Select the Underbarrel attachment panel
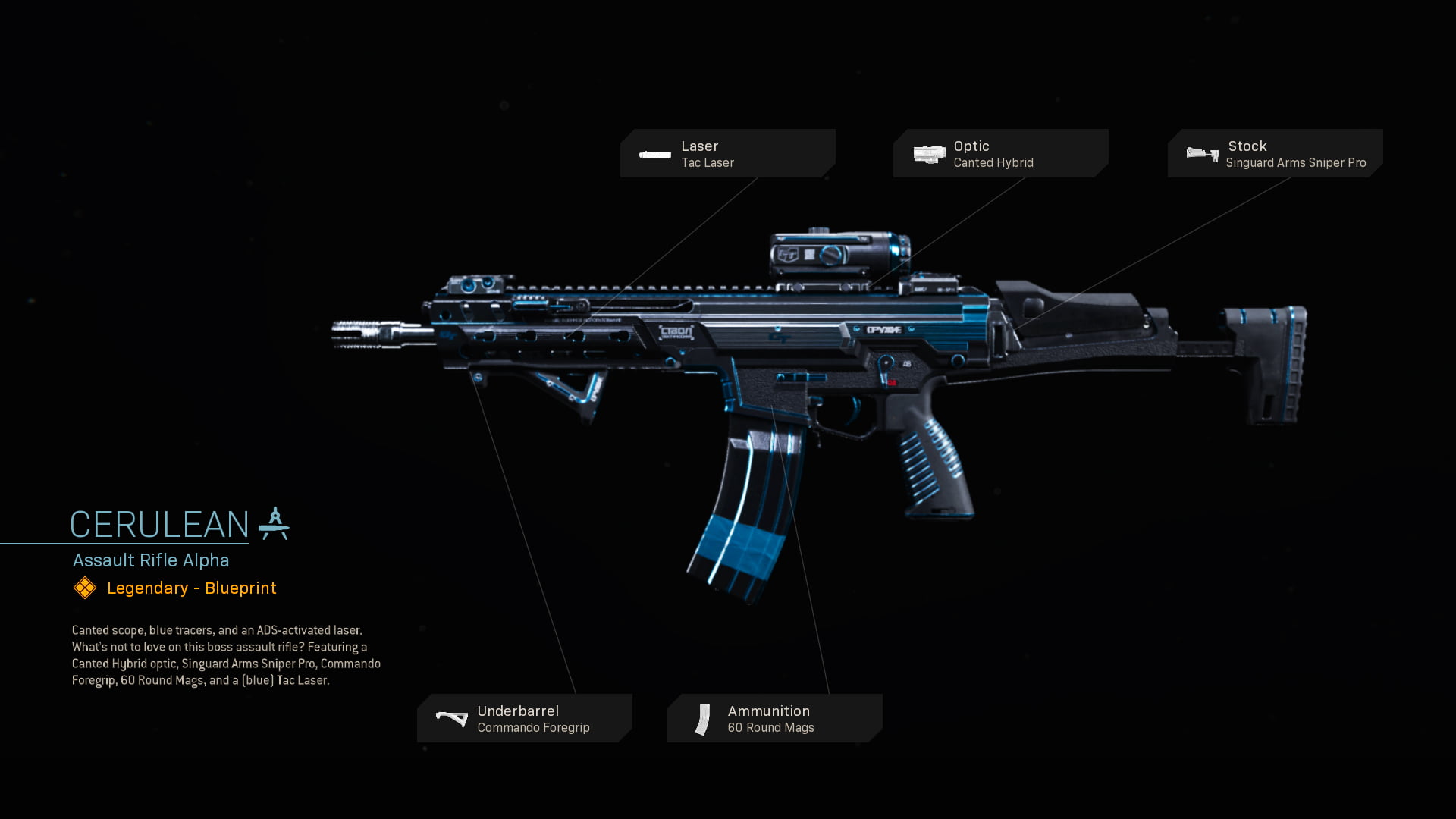The image size is (1456, 819). (x=525, y=718)
